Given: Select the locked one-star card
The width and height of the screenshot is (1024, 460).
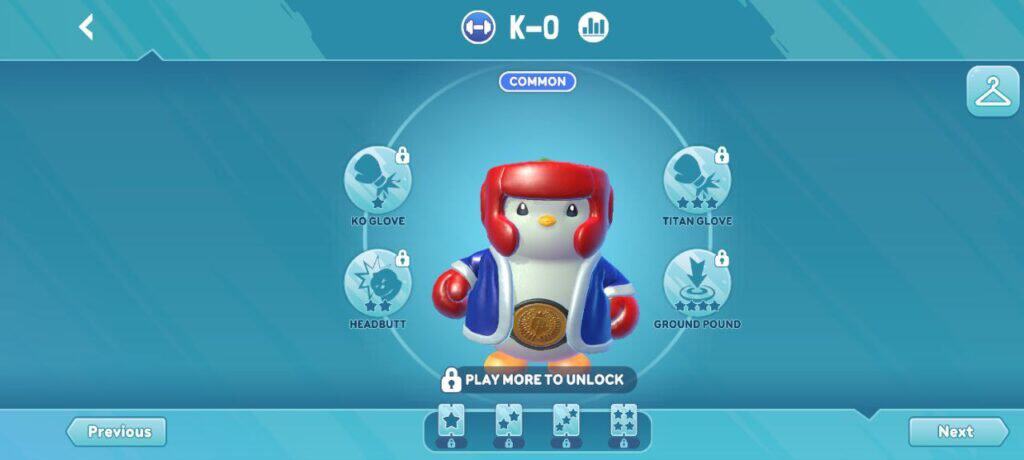Looking at the screenshot, I should [x=452, y=424].
